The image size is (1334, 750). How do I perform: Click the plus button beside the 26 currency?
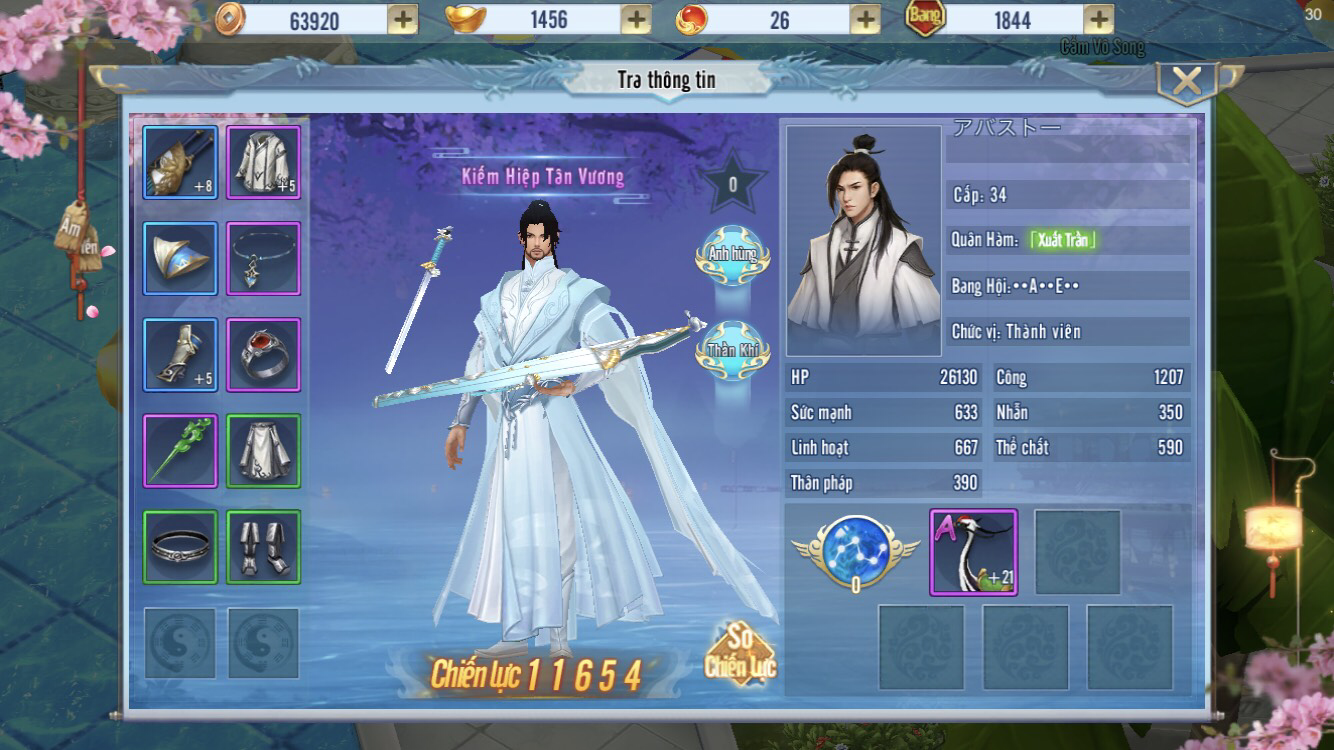click(x=865, y=19)
